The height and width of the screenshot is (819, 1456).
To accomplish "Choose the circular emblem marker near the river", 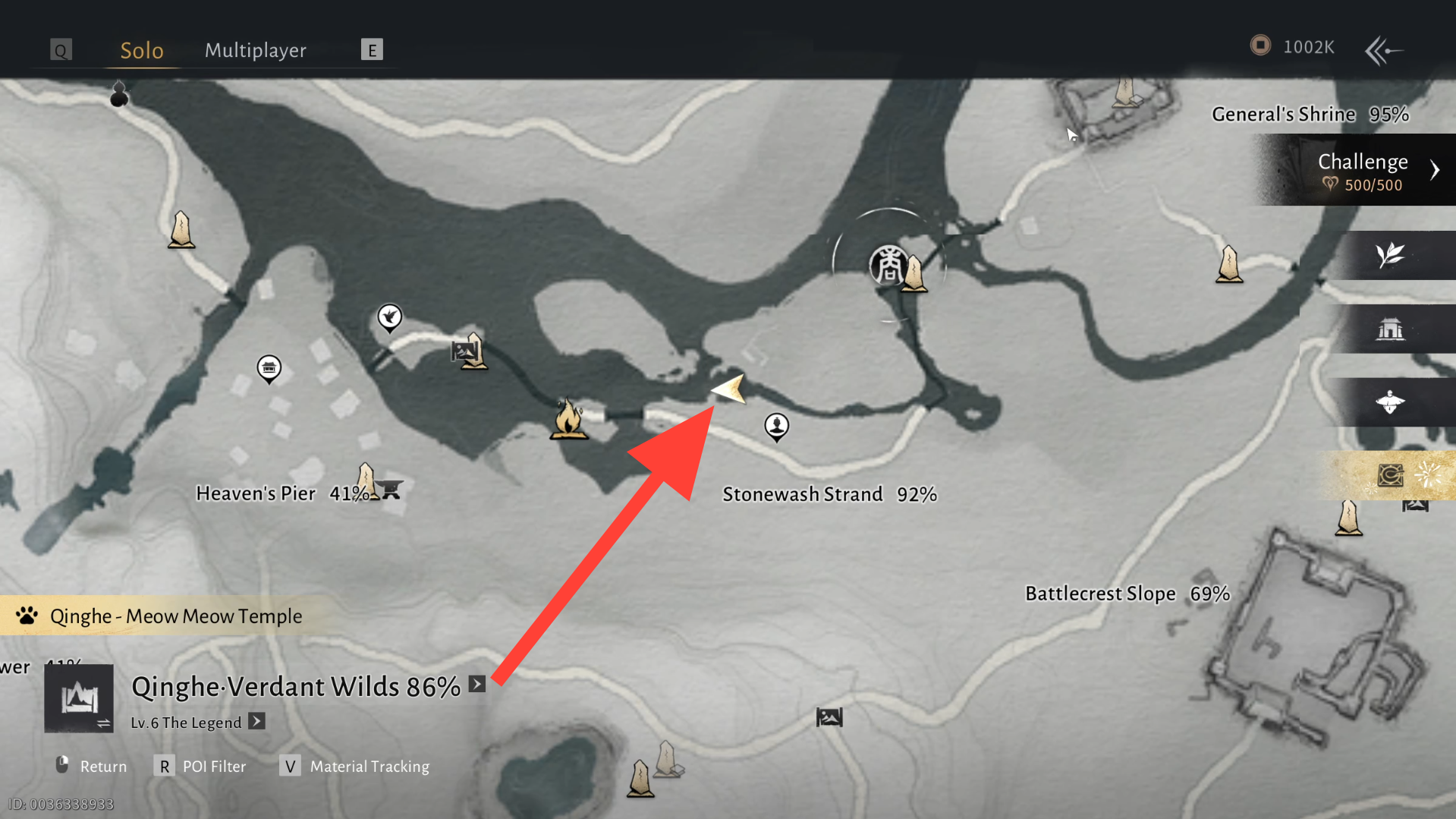I will pos(888,265).
